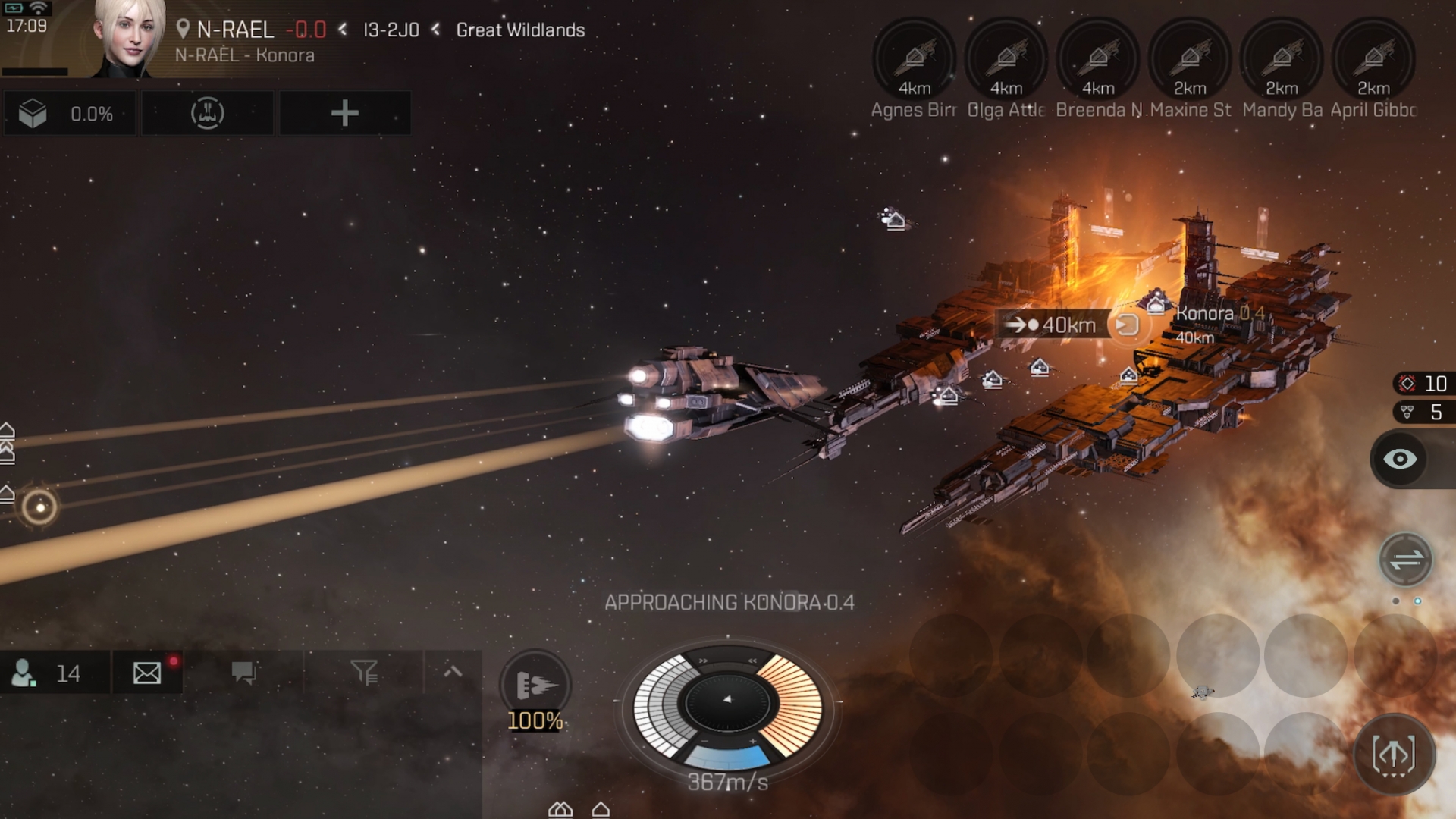
Task: Open the cargo hold showing 0.0%
Action: pos(70,114)
